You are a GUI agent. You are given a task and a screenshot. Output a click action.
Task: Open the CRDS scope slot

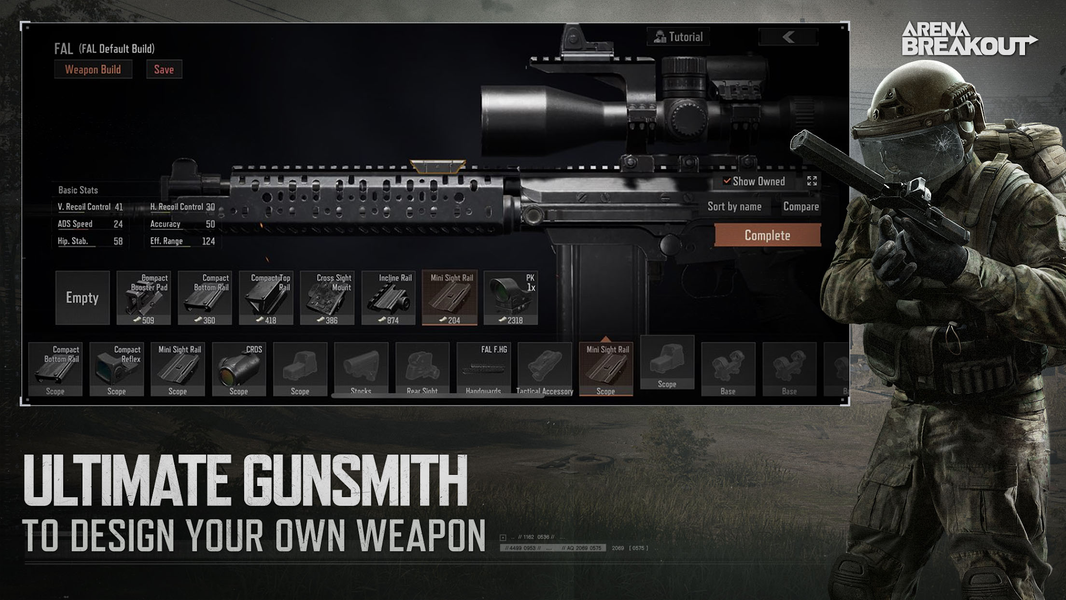[x=239, y=370]
